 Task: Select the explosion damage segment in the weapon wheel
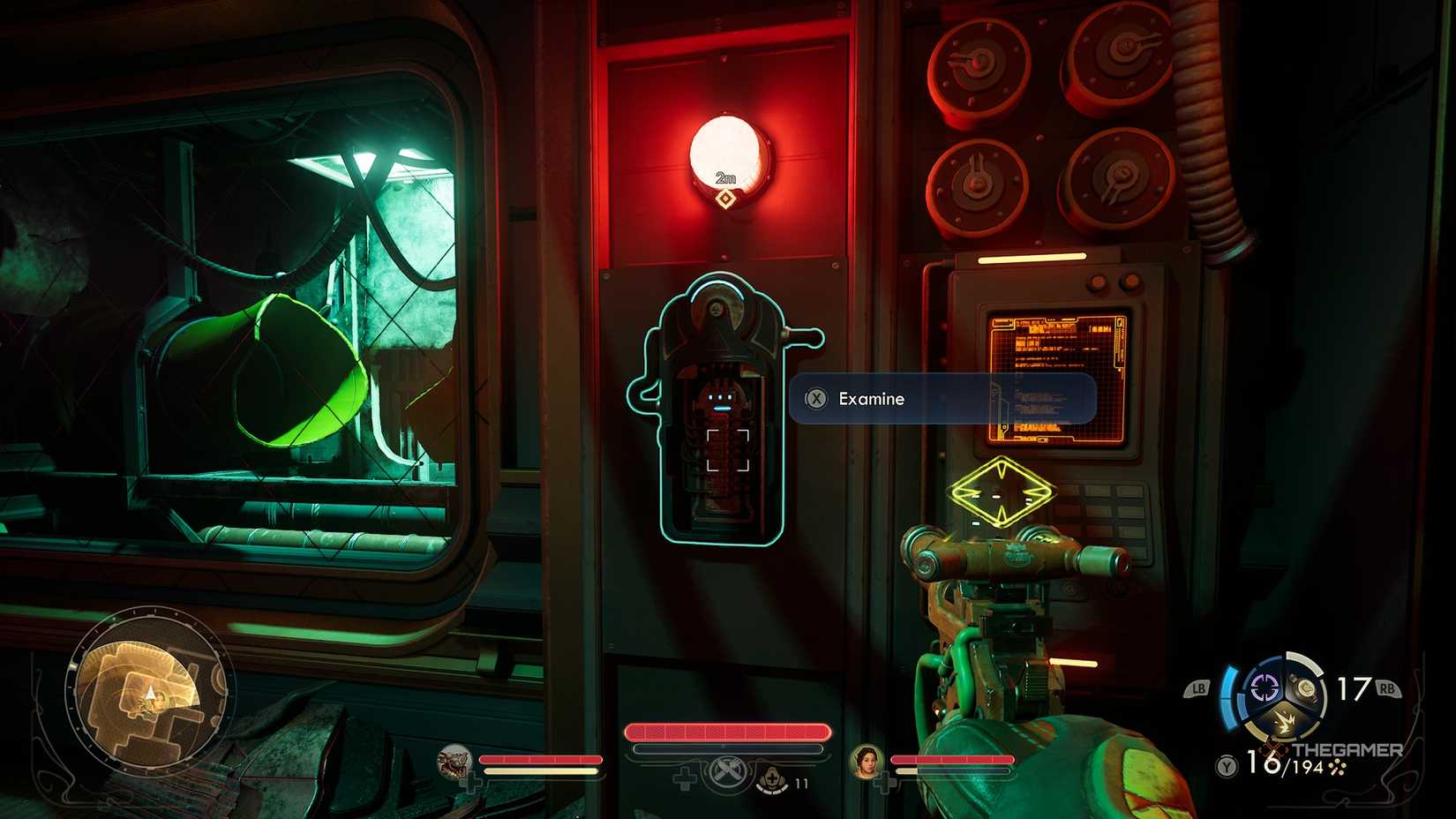(1286, 719)
